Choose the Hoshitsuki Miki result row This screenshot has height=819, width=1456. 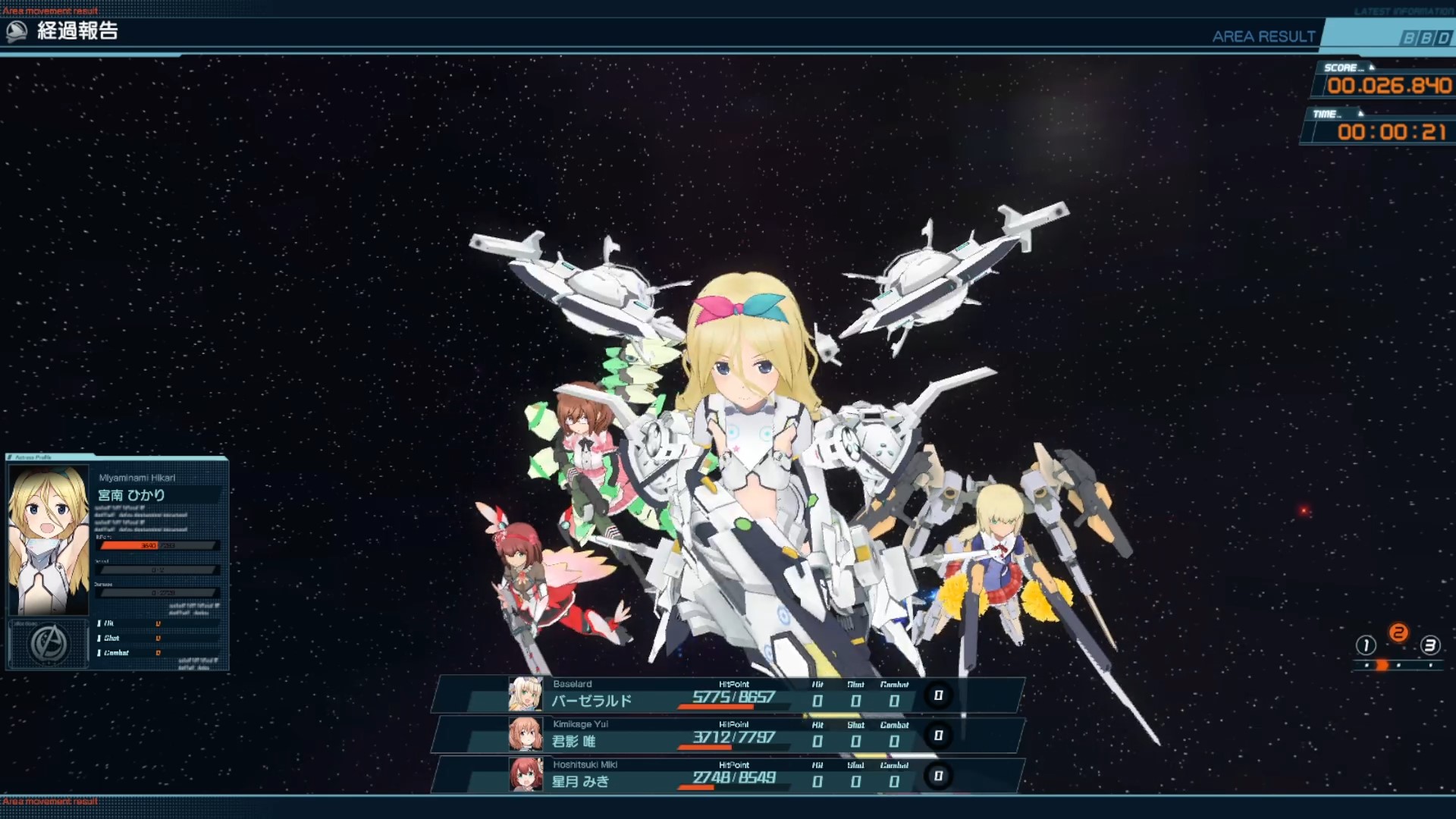(x=728, y=775)
